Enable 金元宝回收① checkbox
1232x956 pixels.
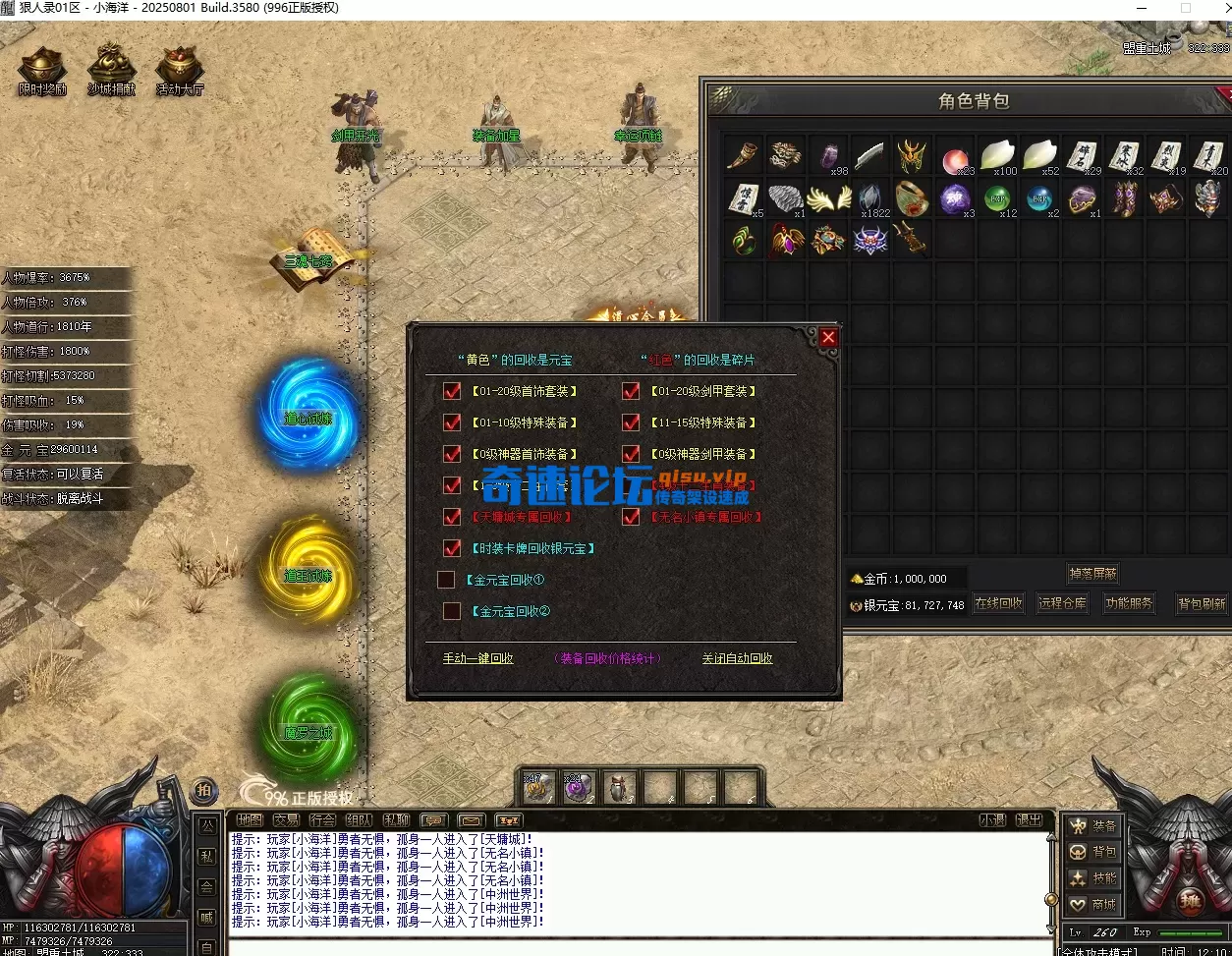tap(446, 580)
